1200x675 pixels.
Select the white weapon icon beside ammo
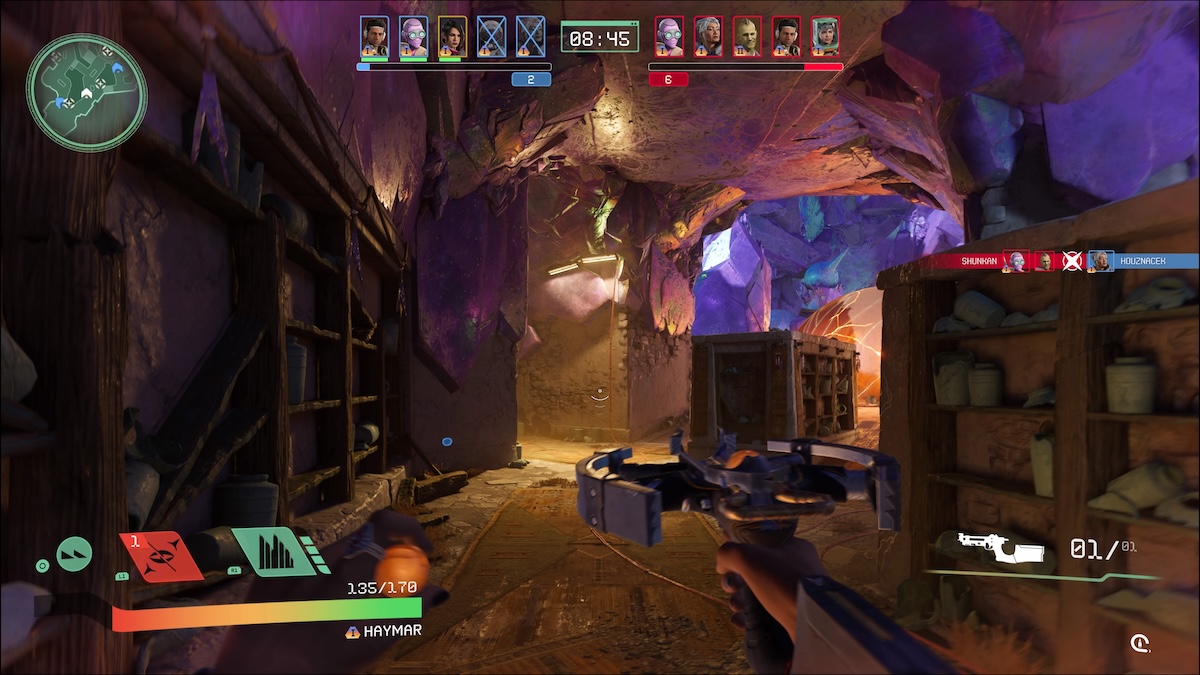[1000, 546]
